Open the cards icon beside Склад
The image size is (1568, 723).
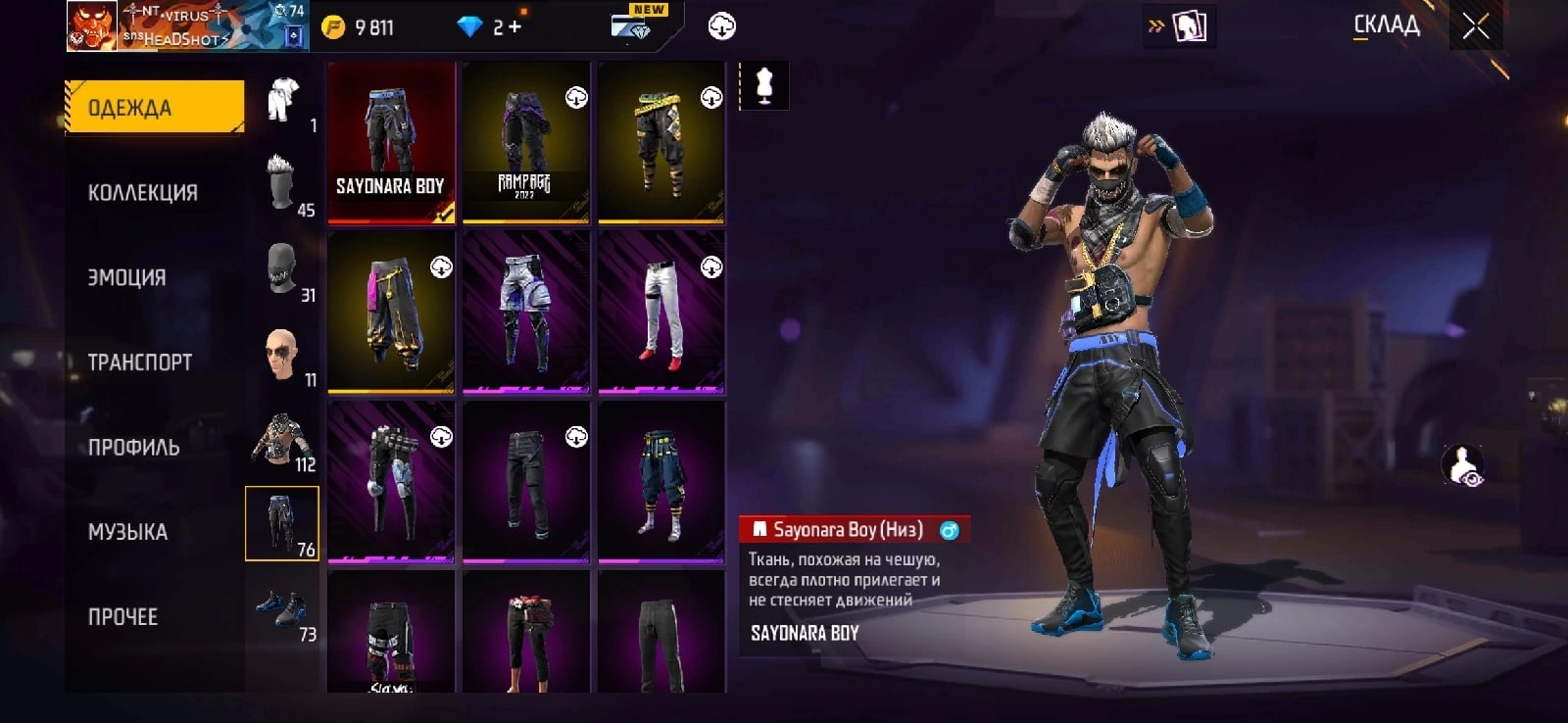[x=1189, y=26]
